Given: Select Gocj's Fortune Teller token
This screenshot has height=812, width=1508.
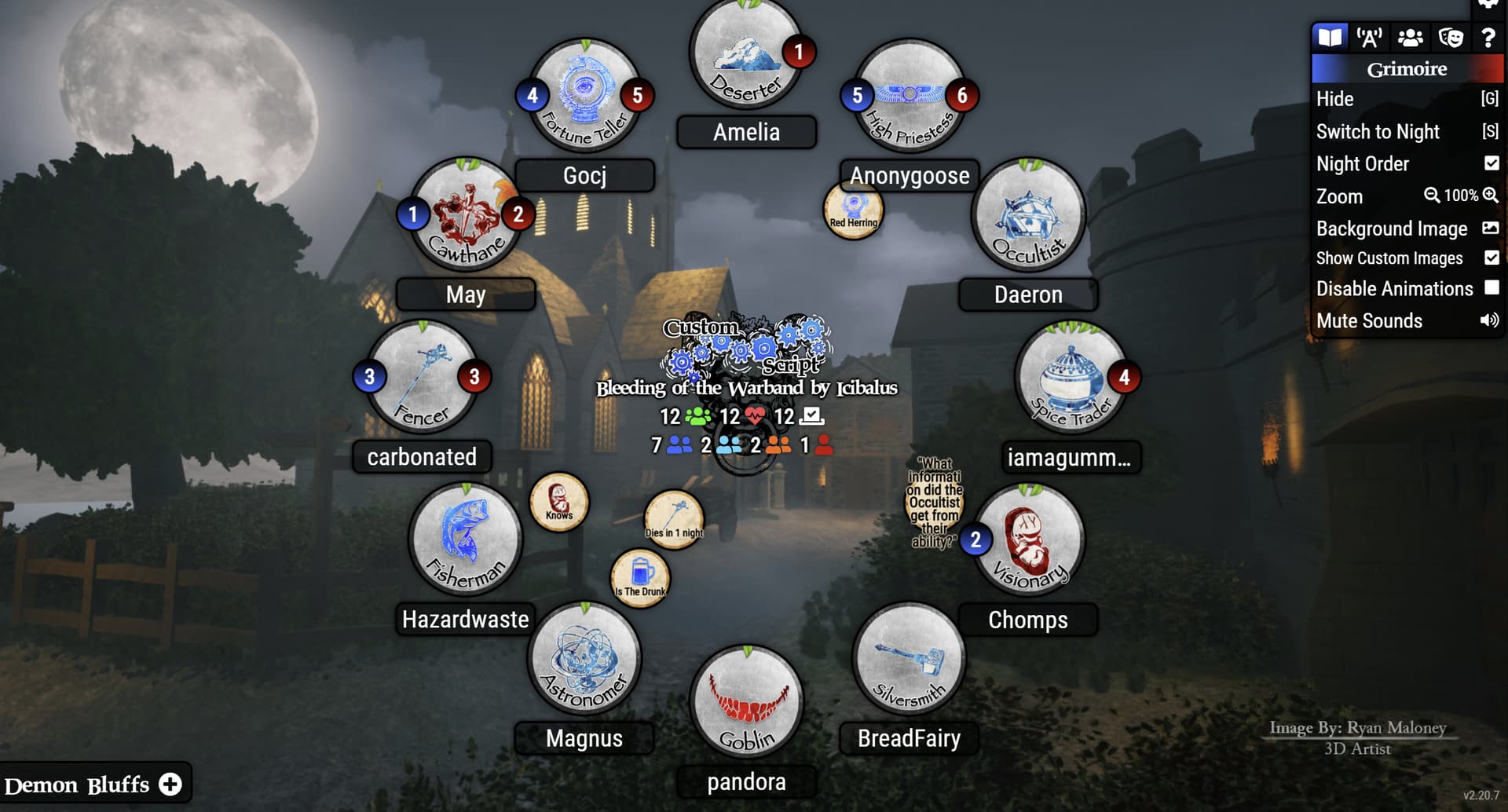Looking at the screenshot, I should [584, 96].
